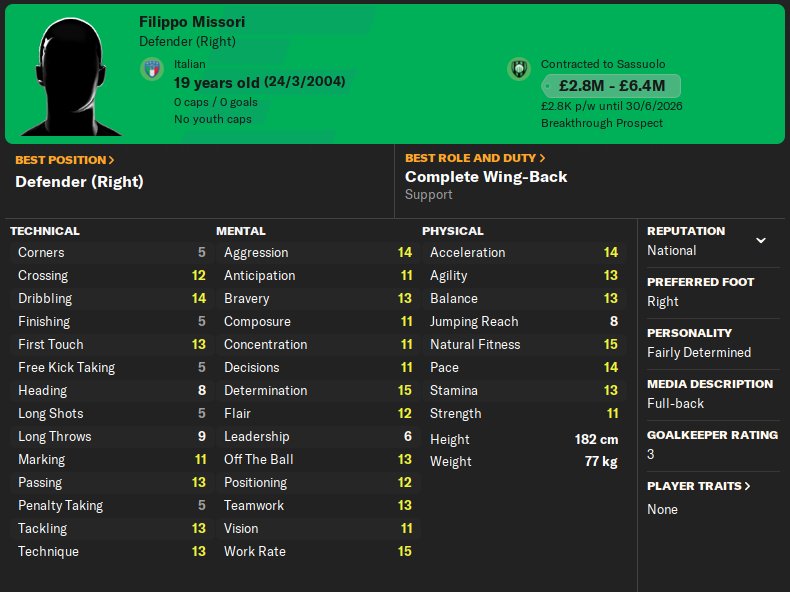790x592 pixels.
Task: Select the Natural Fitness attribute row
Action: tap(524, 344)
